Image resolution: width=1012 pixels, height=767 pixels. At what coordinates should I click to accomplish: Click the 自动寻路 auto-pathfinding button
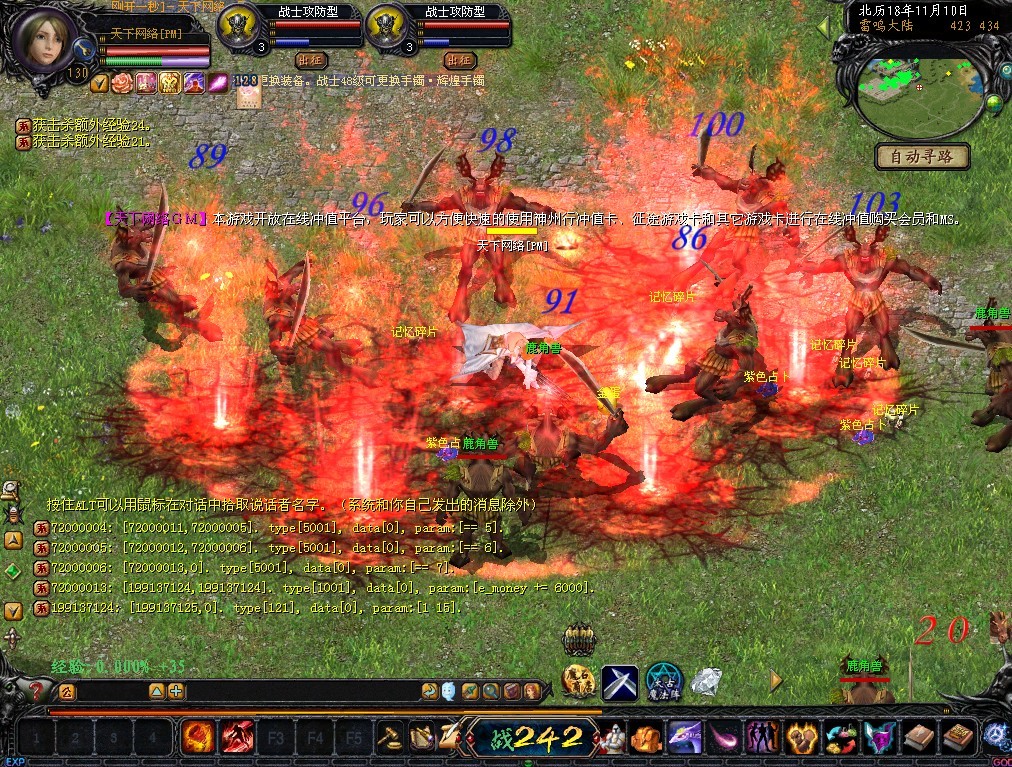(922, 156)
